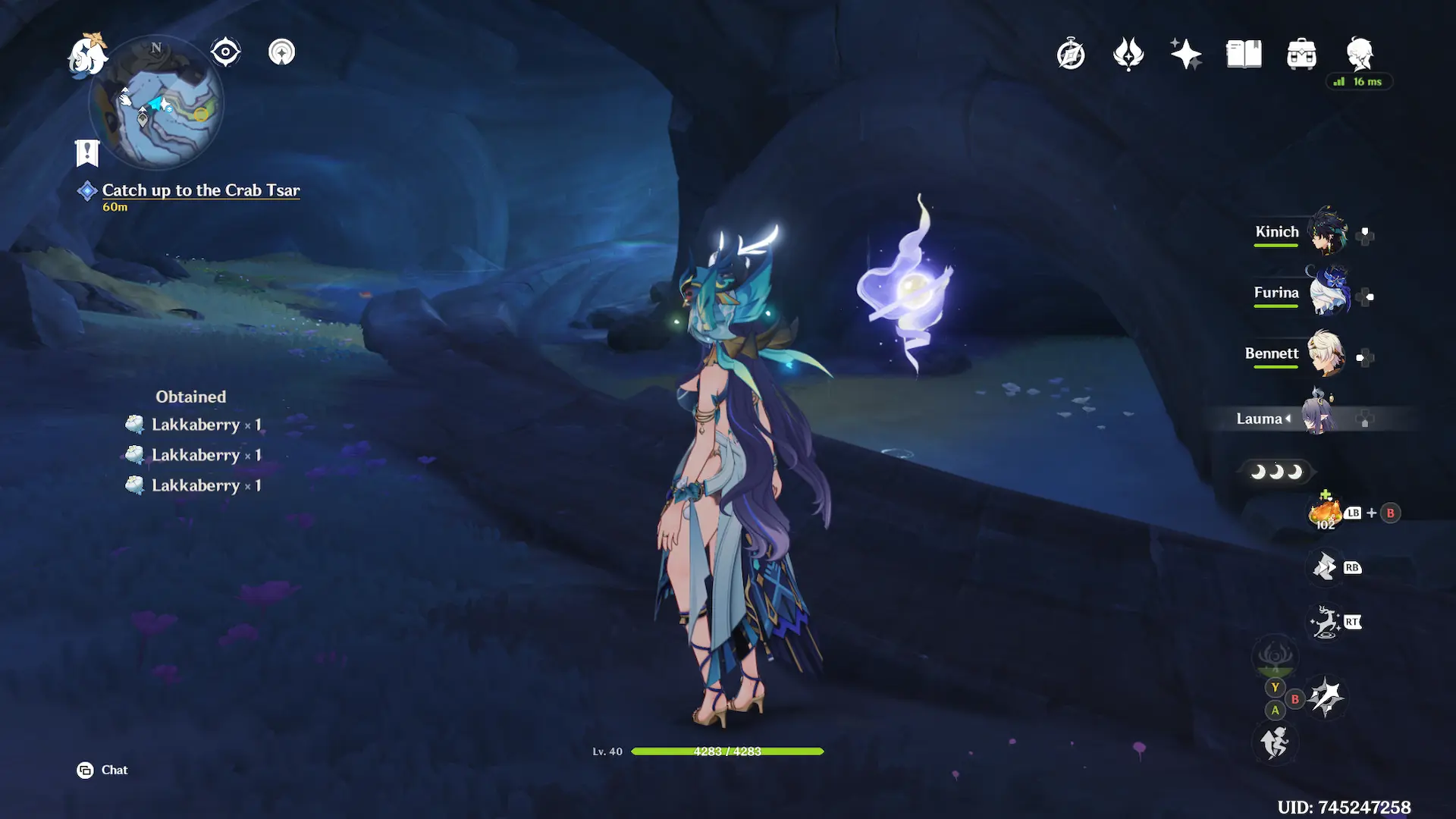Image resolution: width=1456 pixels, height=819 pixels.
Task: Select the Catch up to the Crab Tsar quest
Action: pos(200,190)
